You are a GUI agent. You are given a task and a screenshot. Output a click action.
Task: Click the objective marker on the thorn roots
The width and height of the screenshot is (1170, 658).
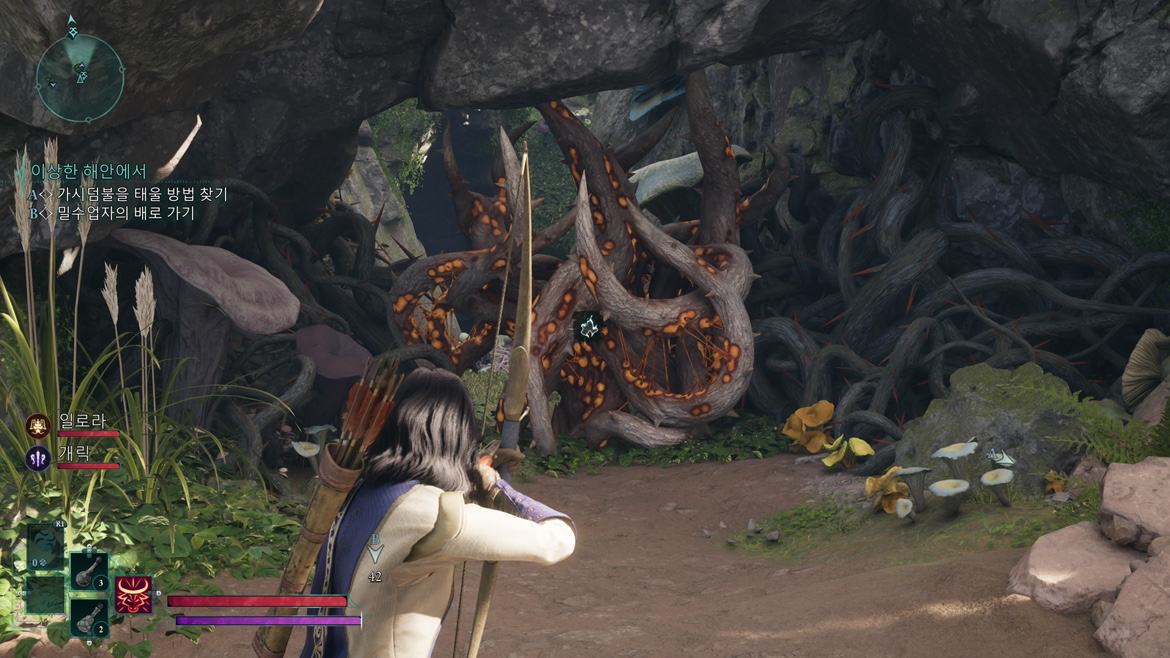point(587,324)
